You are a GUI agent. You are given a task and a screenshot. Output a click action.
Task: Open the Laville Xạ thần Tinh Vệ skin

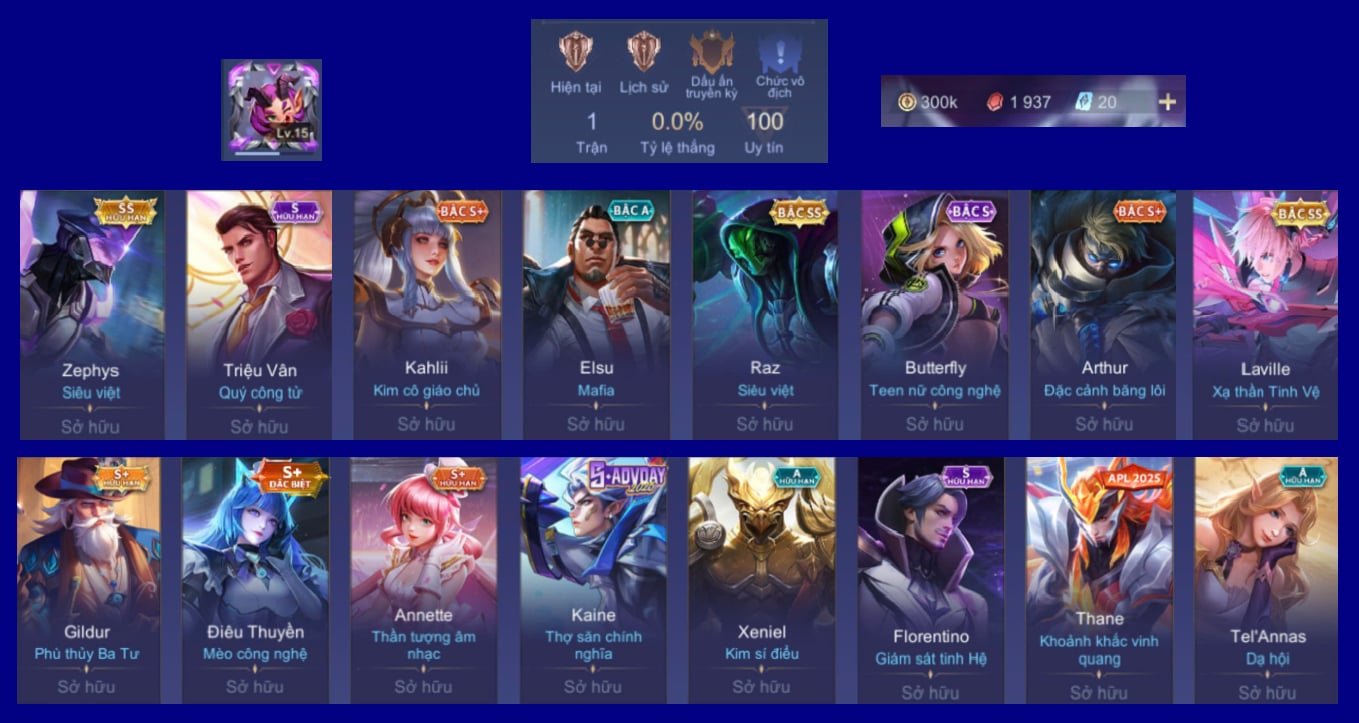click(x=1265, y=314)
